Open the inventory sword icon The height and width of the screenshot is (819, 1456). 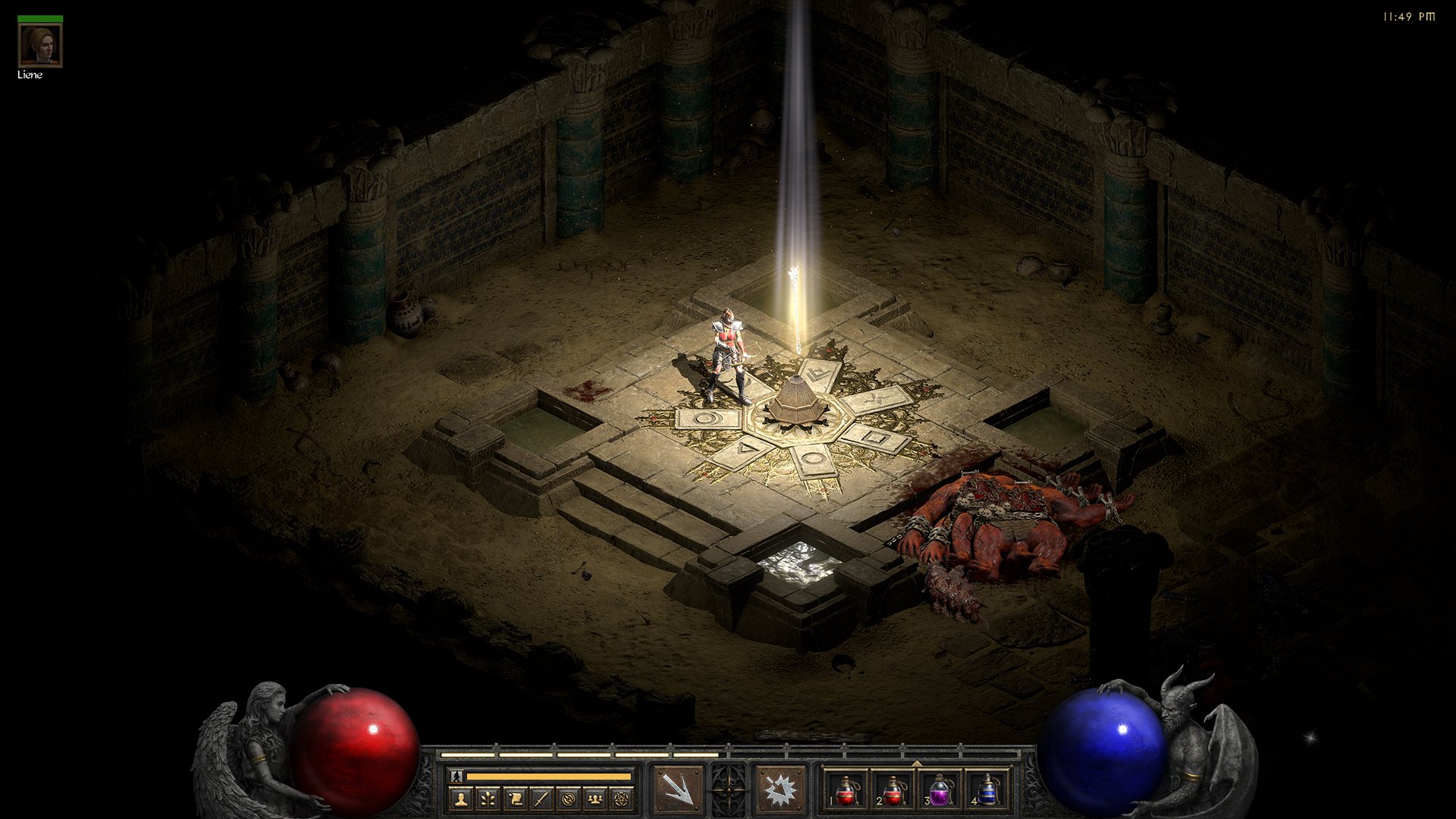coord(541,798)
